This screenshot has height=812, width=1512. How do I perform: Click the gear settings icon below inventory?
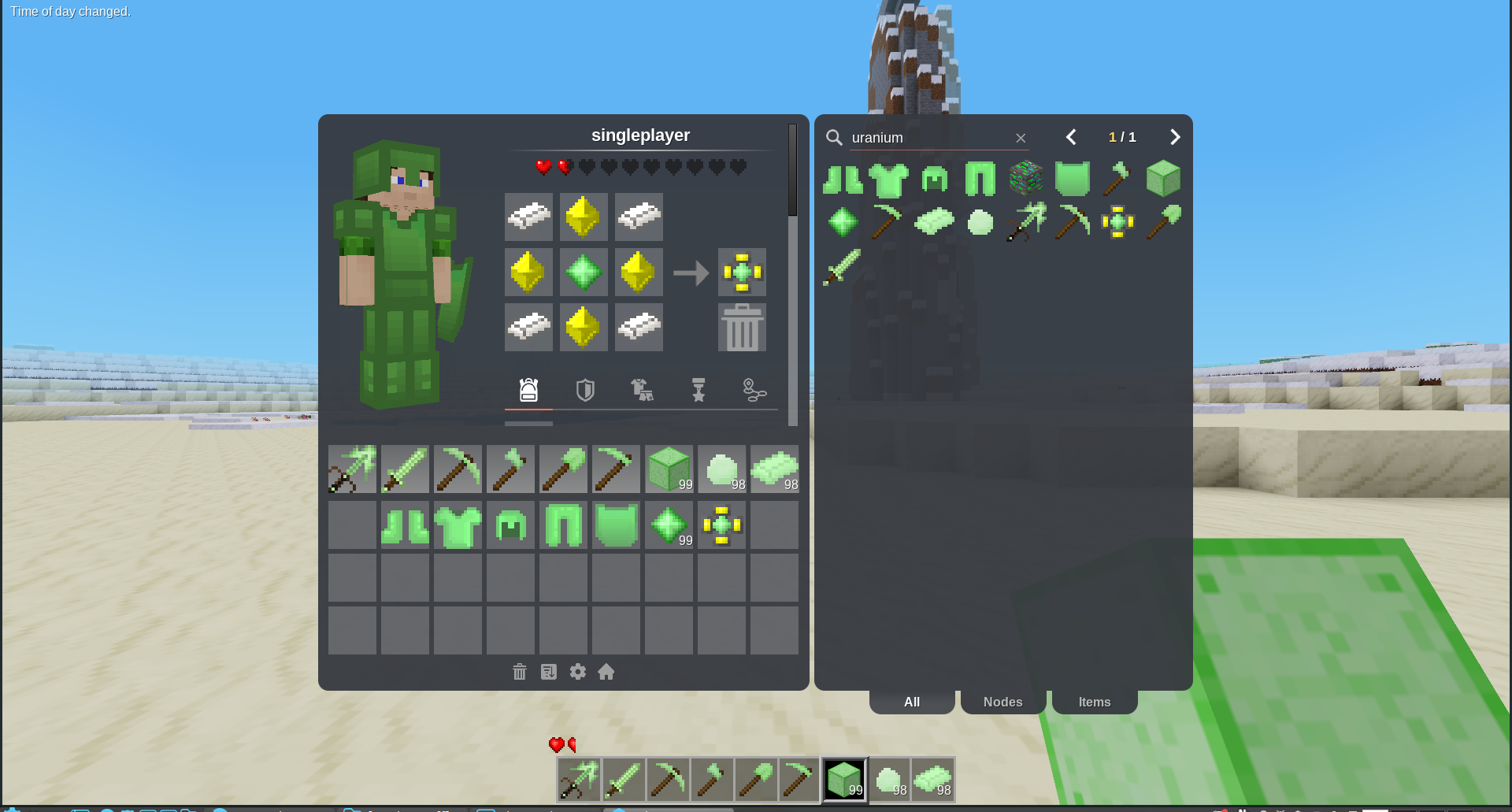(578, 672)
